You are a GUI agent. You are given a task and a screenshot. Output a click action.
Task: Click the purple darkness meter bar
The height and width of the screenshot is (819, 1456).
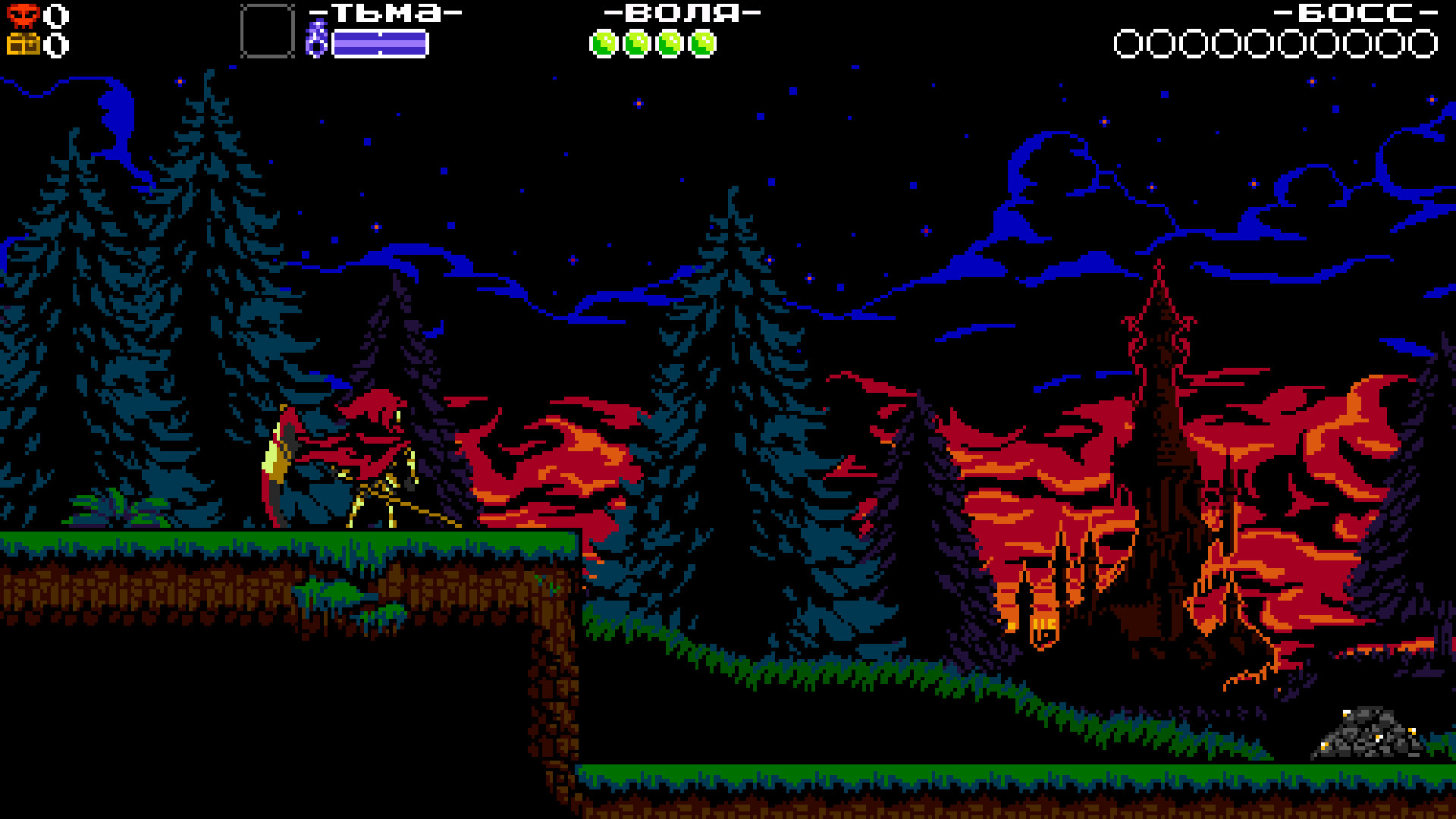pyautogui.click(x=378, y=42)
